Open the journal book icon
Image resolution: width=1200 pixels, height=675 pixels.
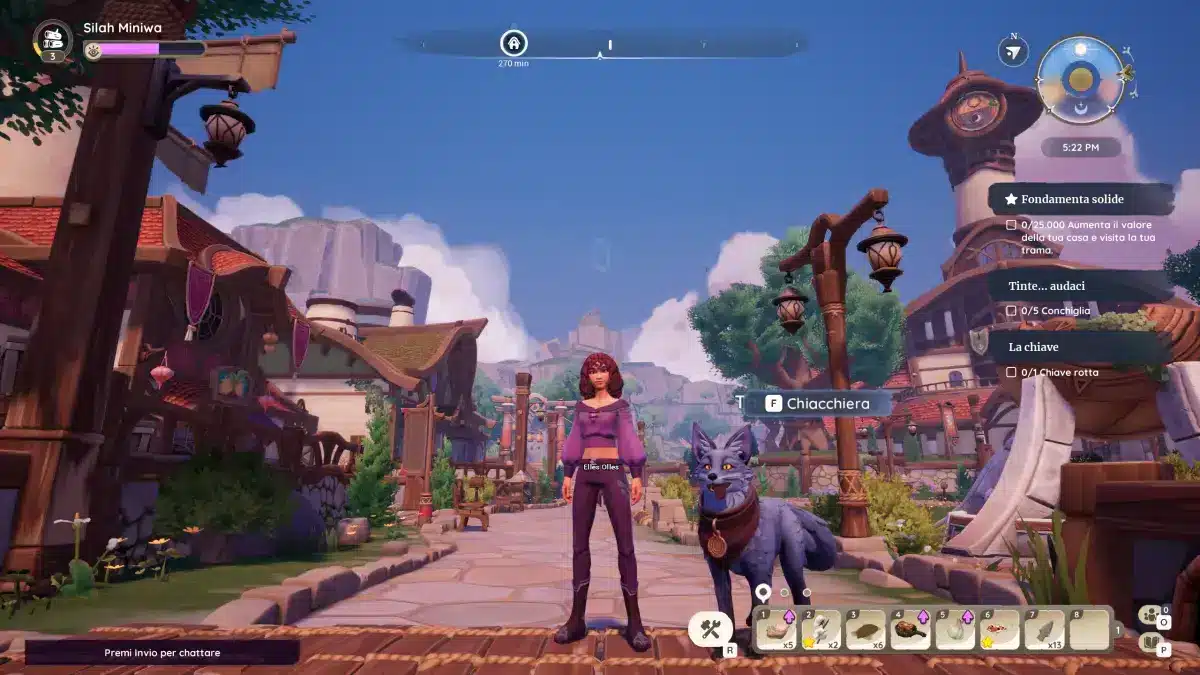click(x=1152, y=643)
